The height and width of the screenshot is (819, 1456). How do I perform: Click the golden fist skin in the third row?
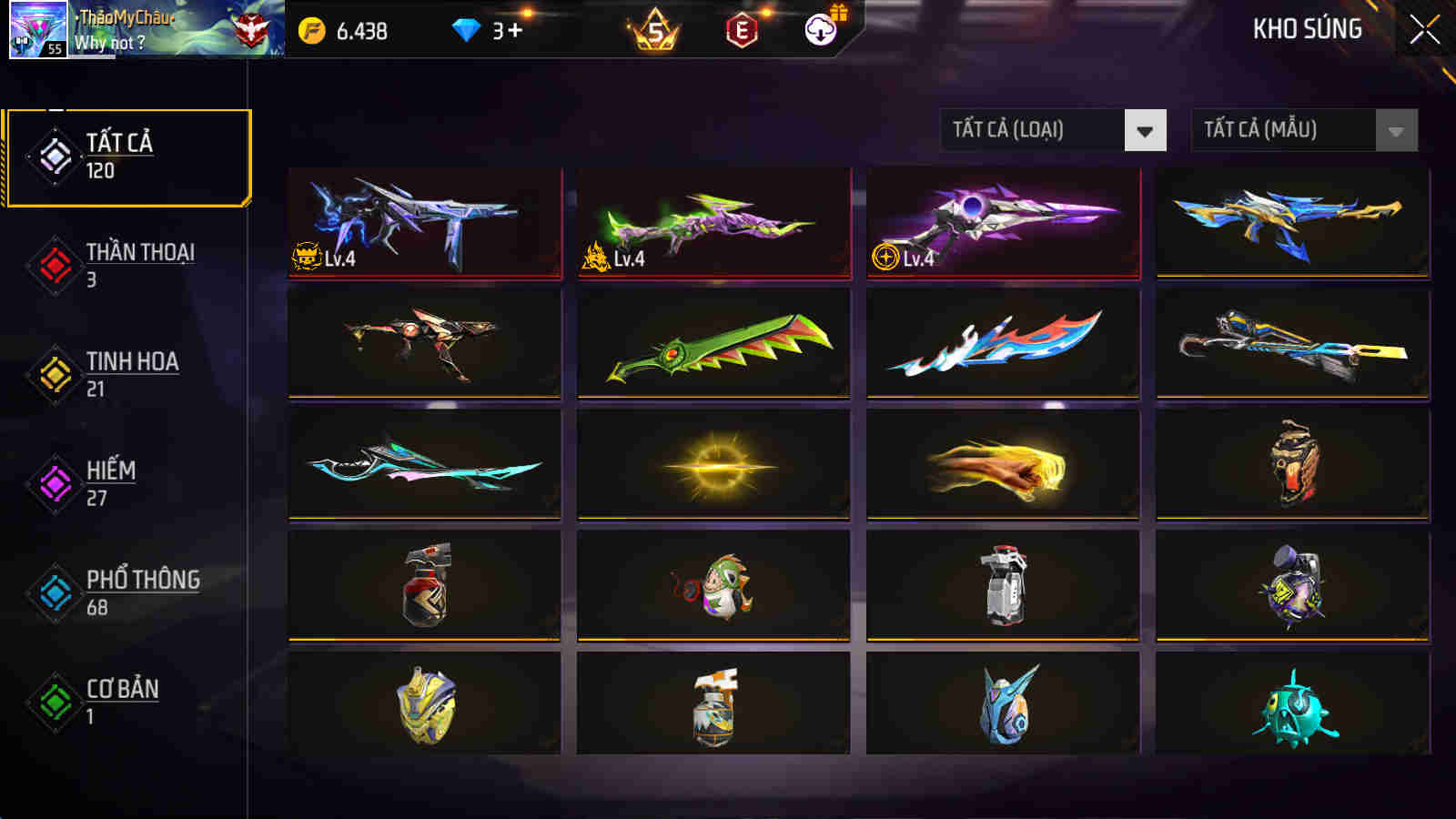click(1001, 464)
